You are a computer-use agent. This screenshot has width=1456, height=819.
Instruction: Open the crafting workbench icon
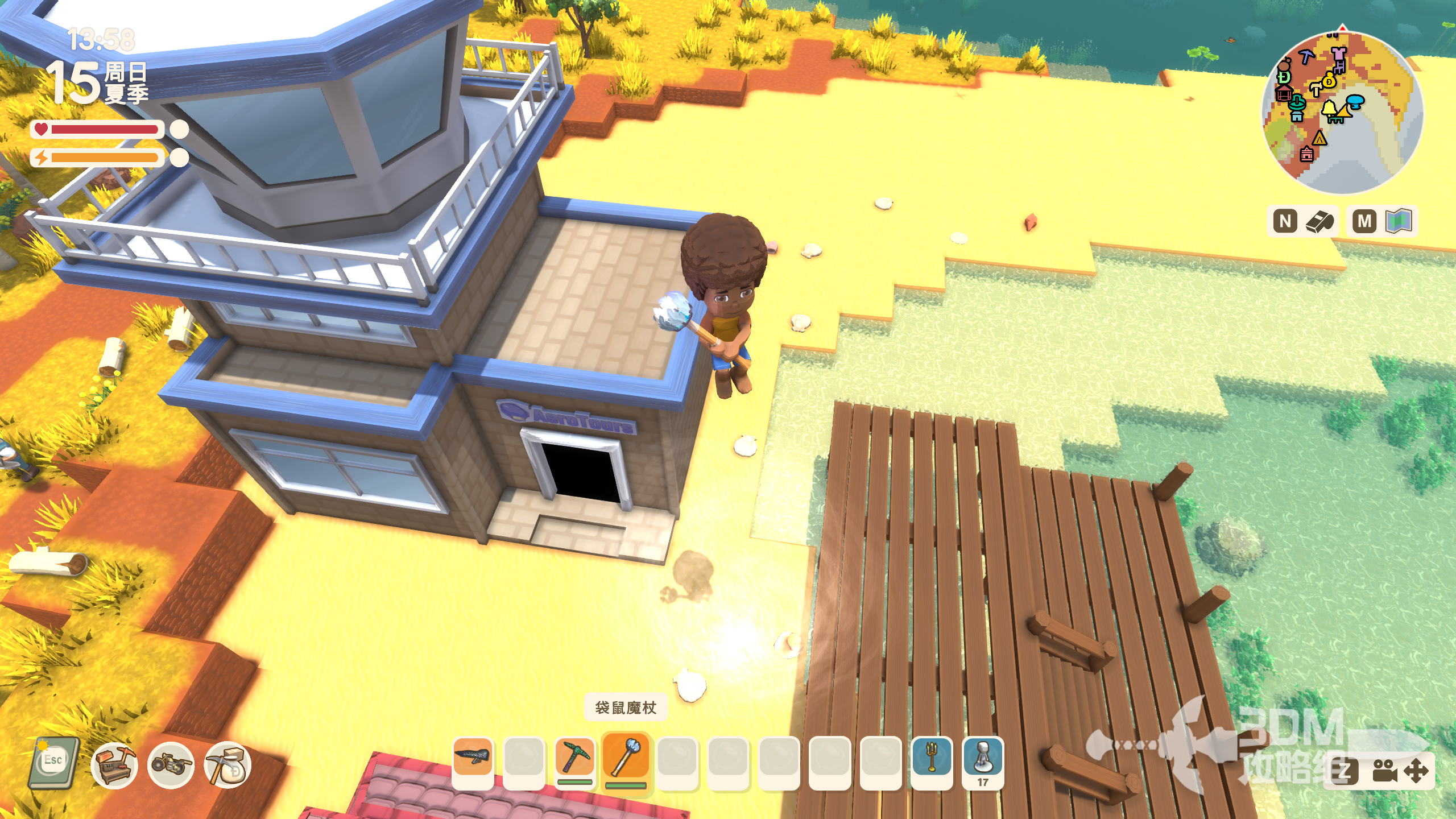(x=114, y=766)
